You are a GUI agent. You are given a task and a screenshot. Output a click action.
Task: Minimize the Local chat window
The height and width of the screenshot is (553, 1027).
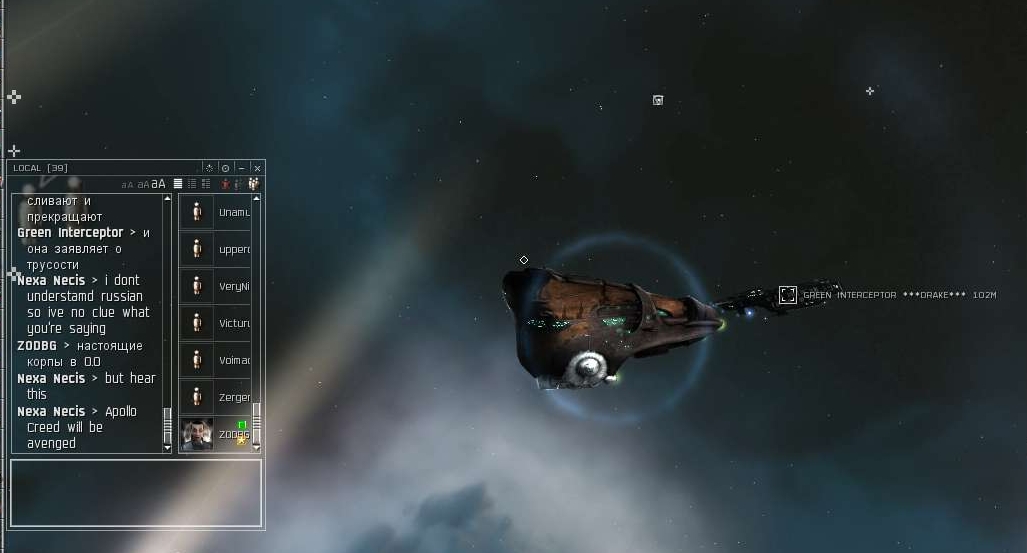pyautogui.click(x=242, y=168)
